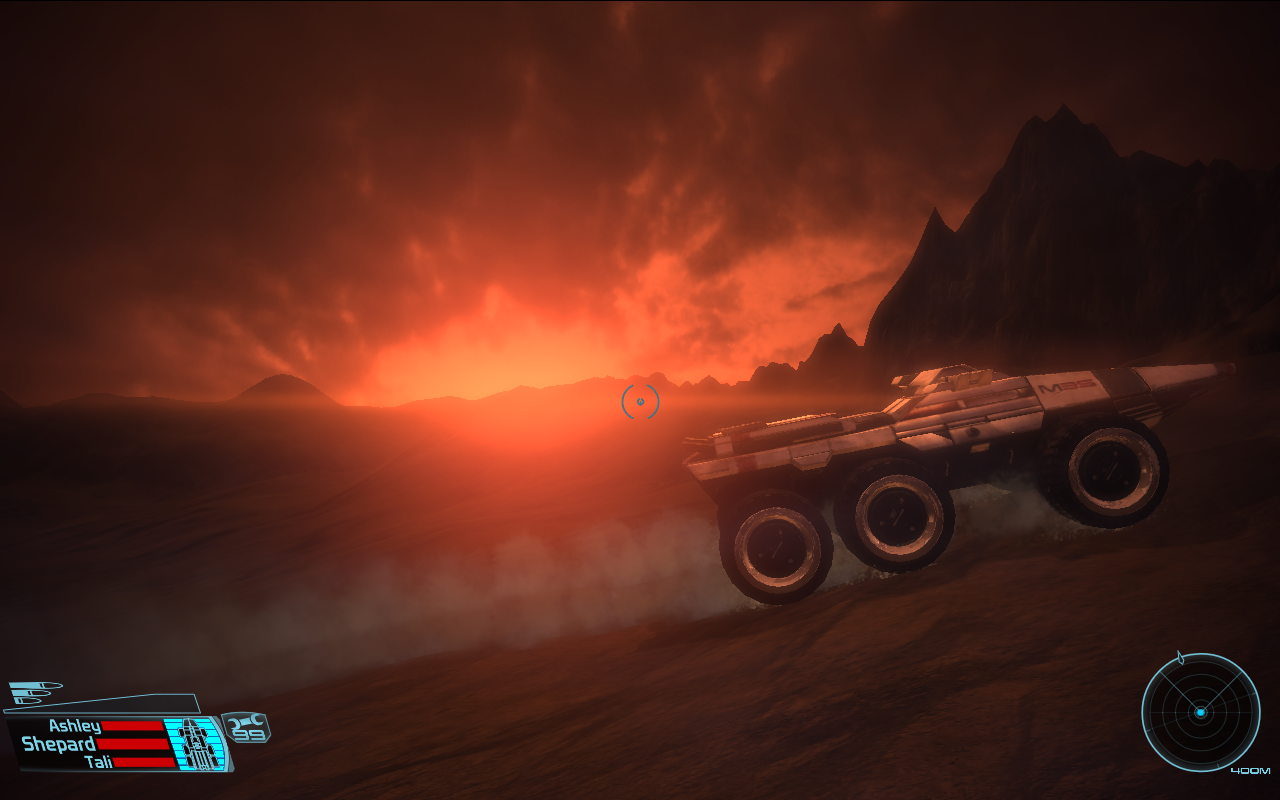The width and height of the screenshot is (1280, 800).
Task: Click the wrench repair icon
Action: (x=246, y=722)
